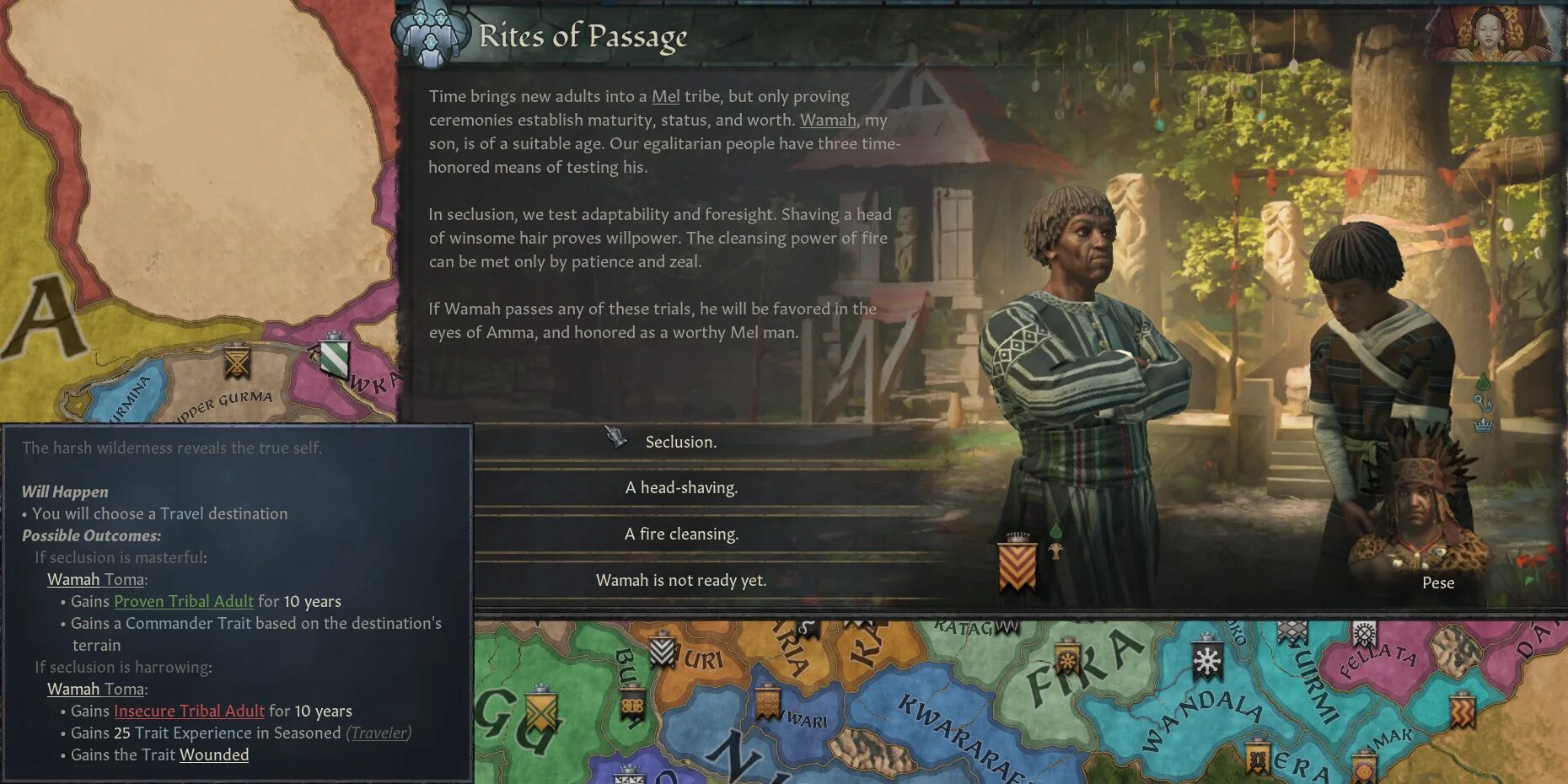View the Wounded trait link
Screen dimensions: 1568x784
214,754
